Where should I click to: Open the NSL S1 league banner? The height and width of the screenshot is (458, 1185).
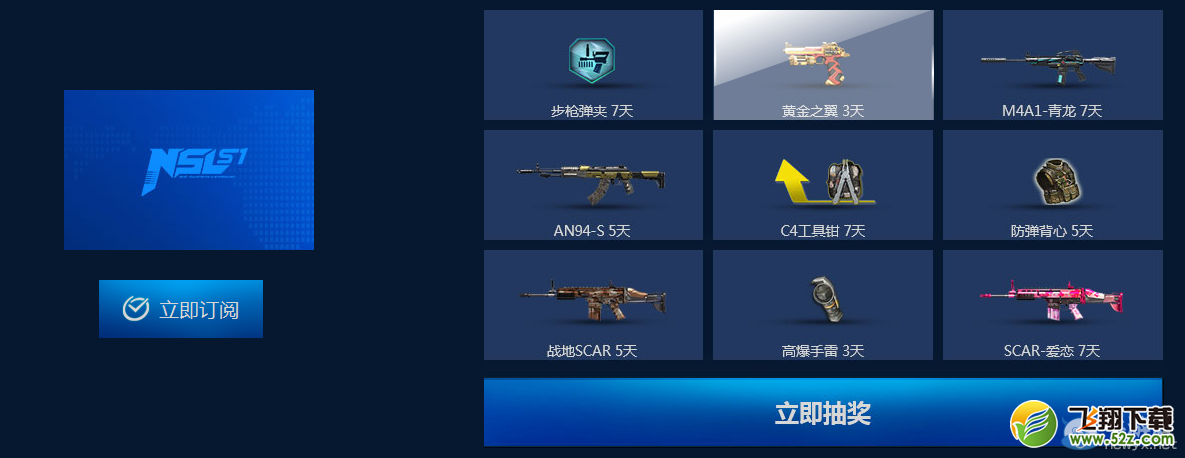[189, 170]
